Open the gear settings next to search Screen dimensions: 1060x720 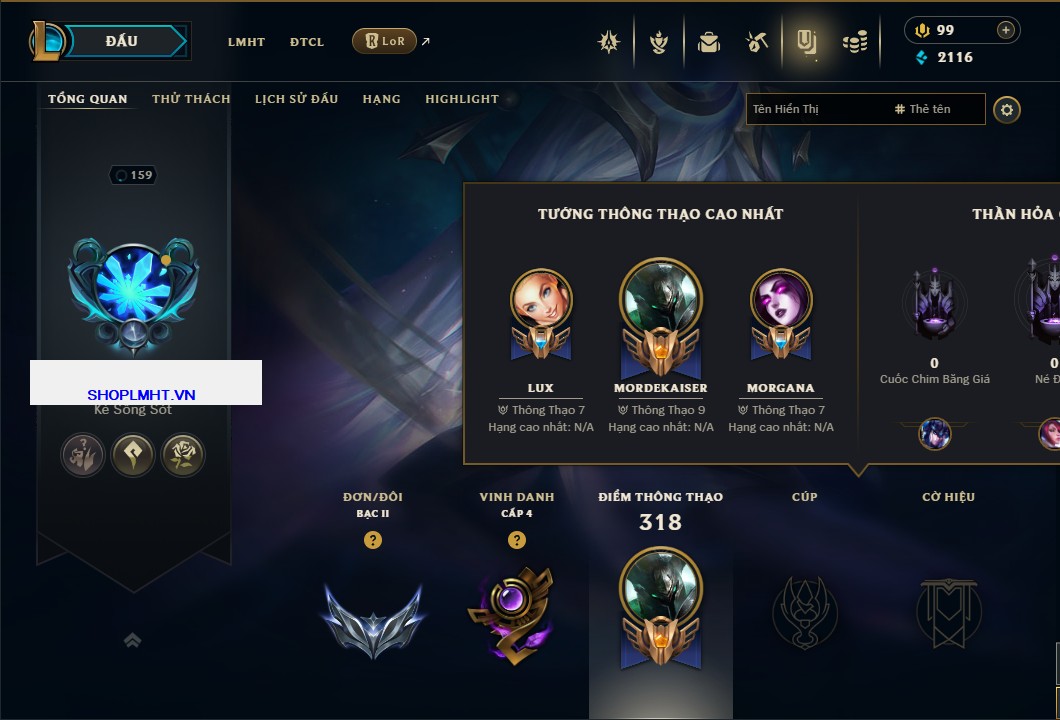tap(1007, 109)
